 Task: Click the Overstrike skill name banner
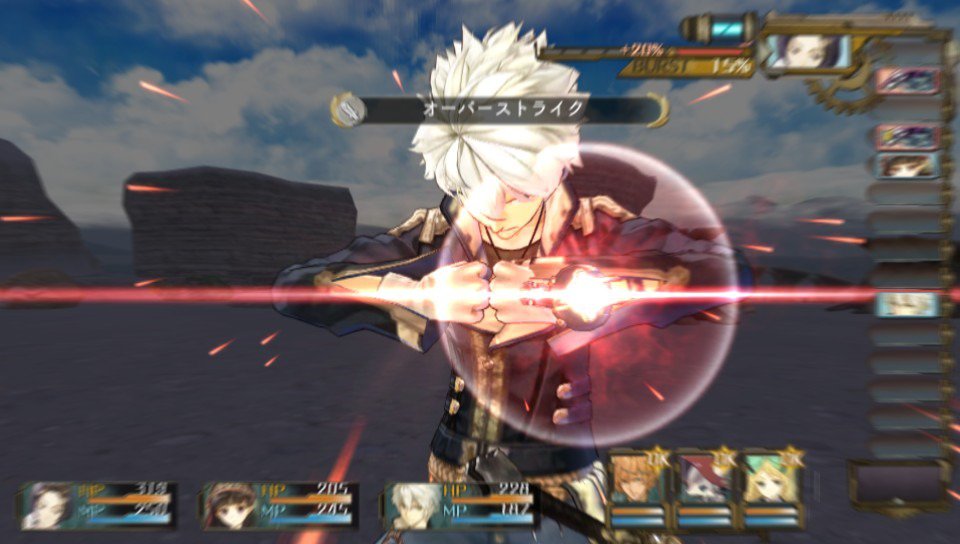point(500,109)
